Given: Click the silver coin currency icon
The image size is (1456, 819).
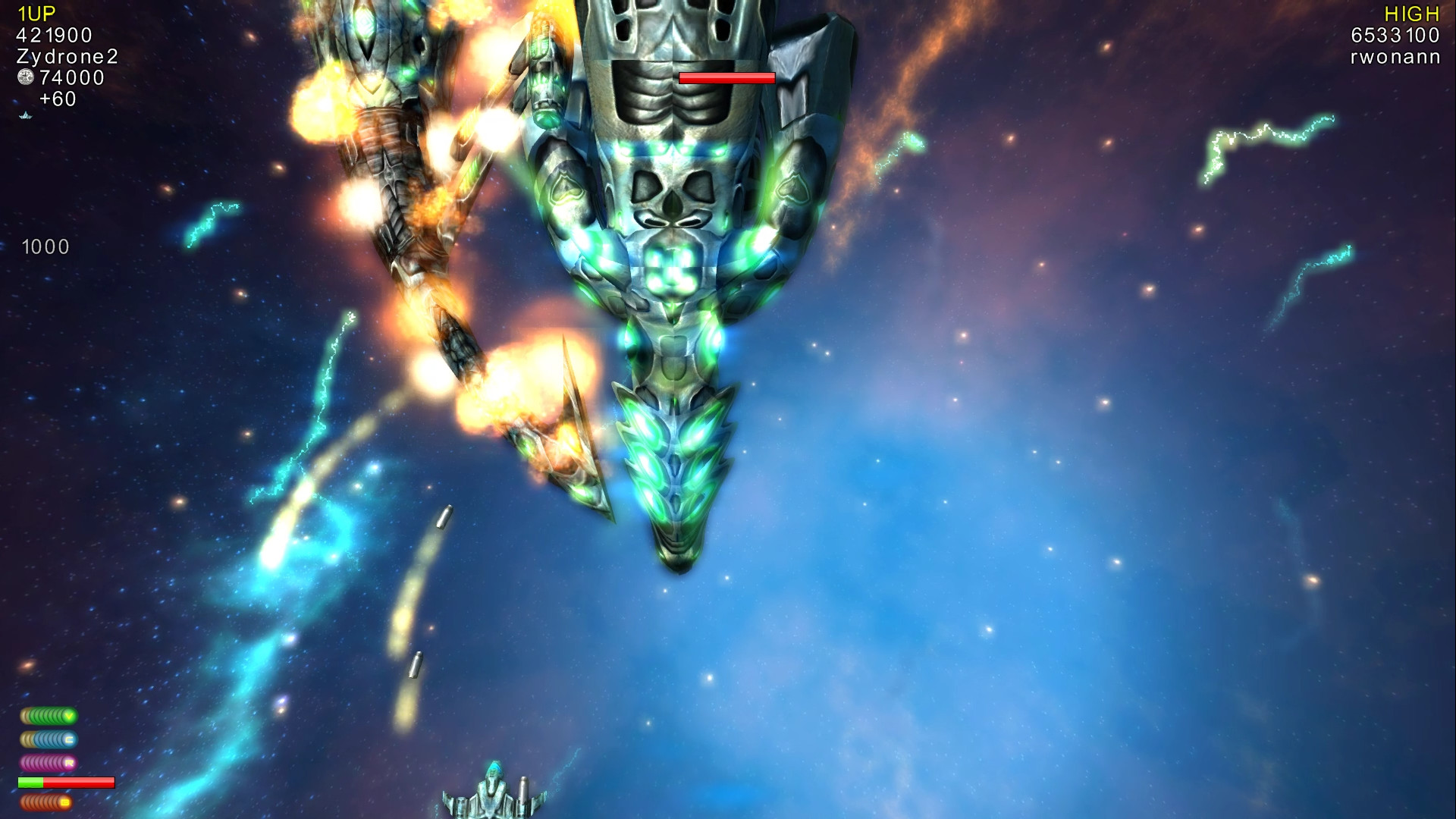Looking at the screenshot, I should click(x=25, y=77).
